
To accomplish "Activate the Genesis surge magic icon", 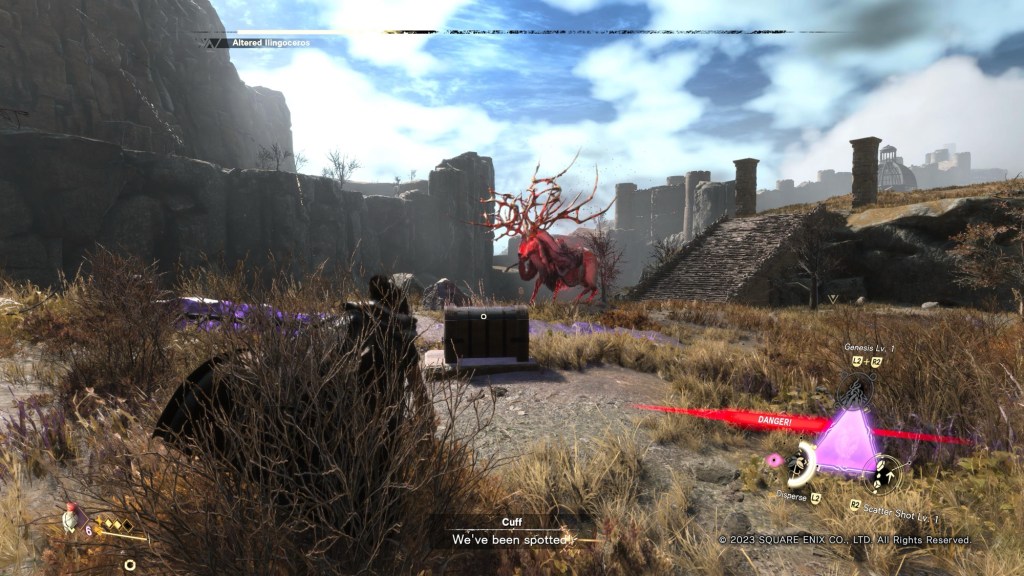I will (x=855, y=389).
